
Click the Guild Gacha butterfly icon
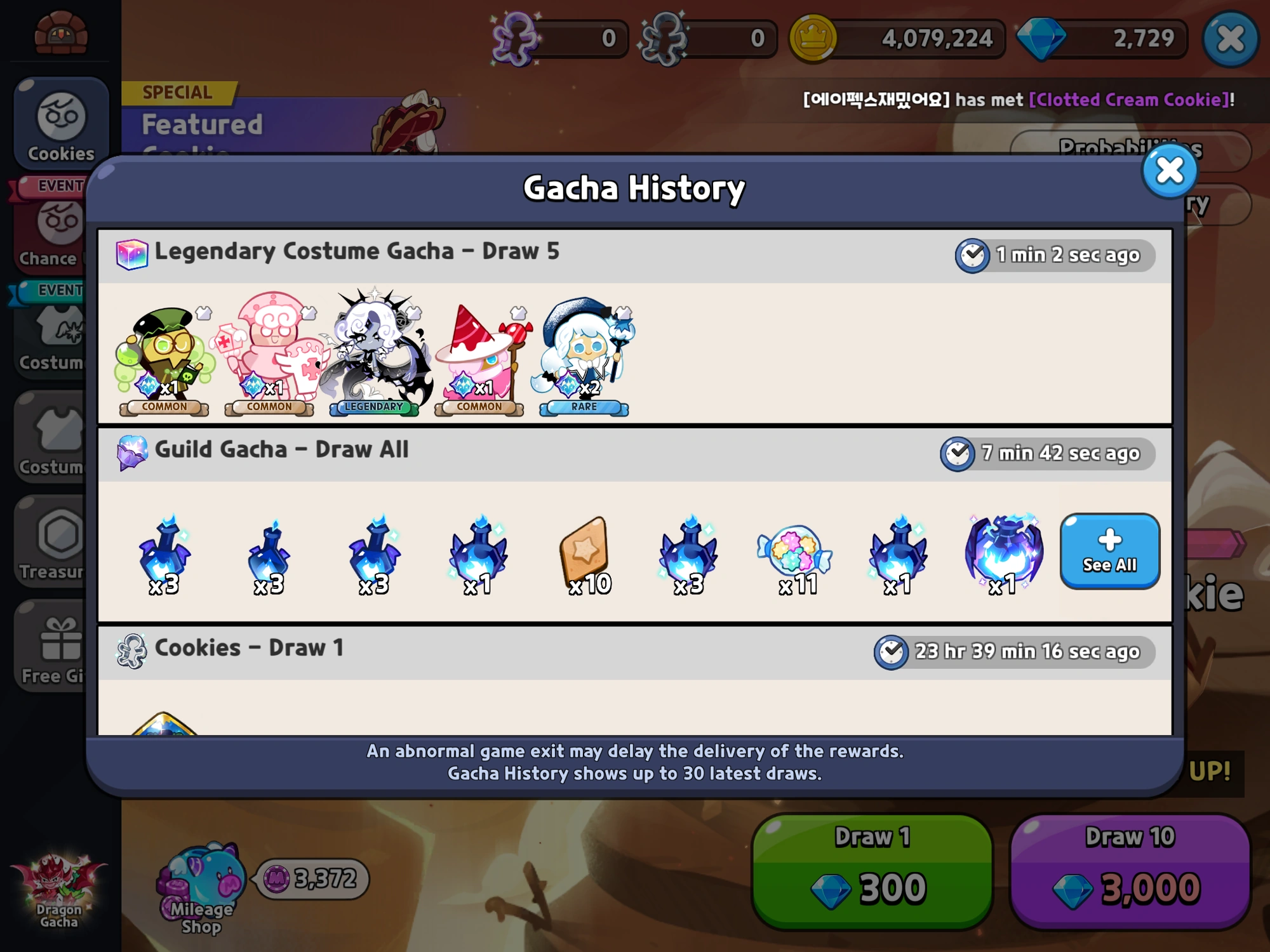(x=132, y=451)
